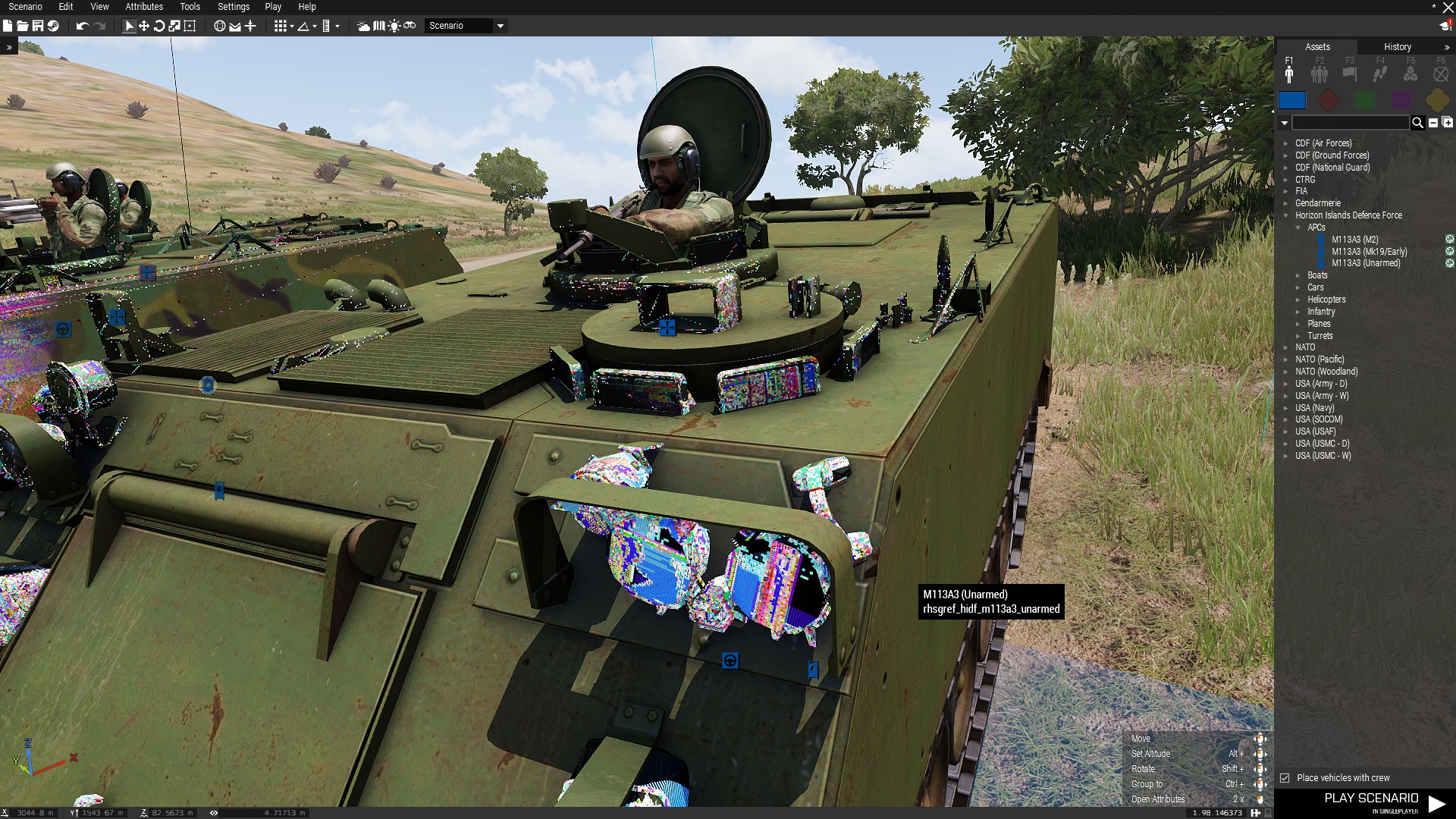Choose the red OPFOR side swatch
1456x819 pixels.
(x=1328, y=100)
